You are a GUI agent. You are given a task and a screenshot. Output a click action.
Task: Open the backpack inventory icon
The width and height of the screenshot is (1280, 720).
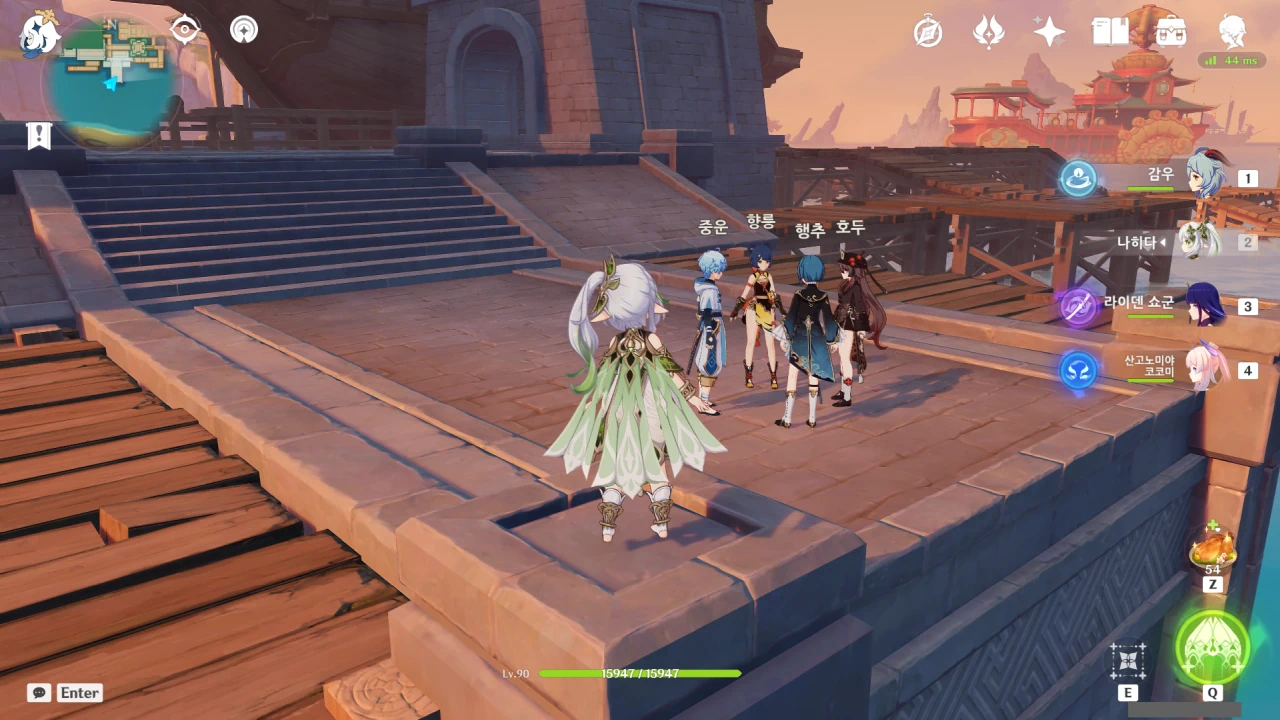1171,32
